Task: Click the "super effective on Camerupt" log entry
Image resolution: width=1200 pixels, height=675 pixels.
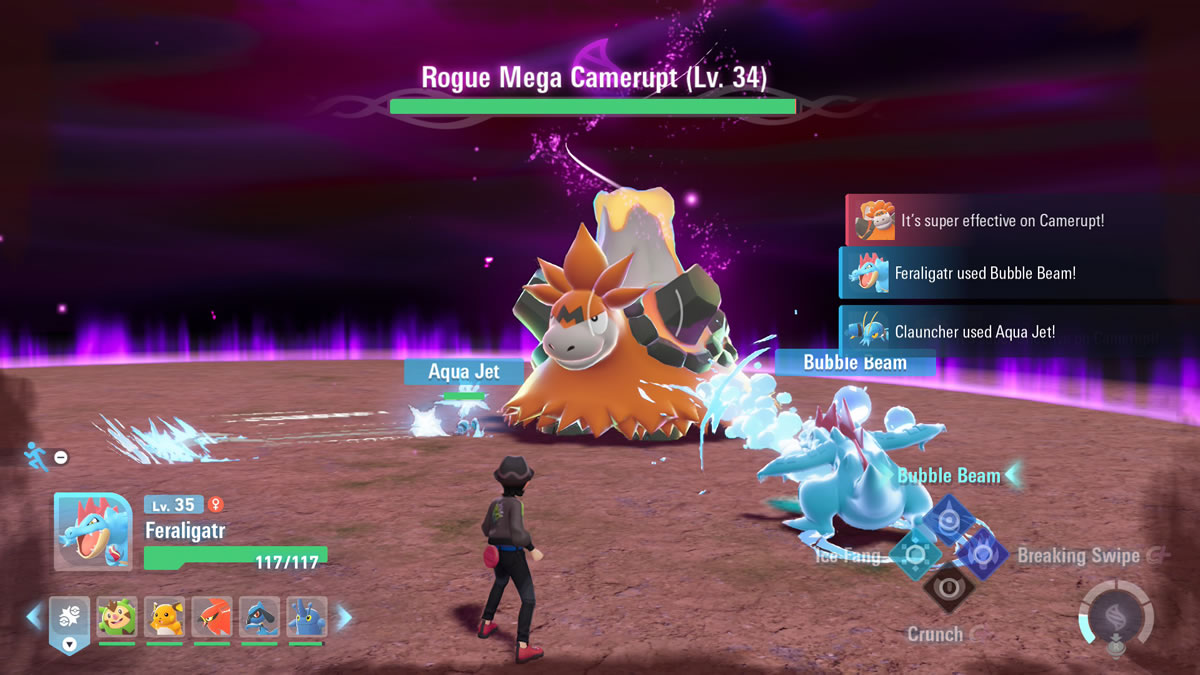Action: [1000, 220]
